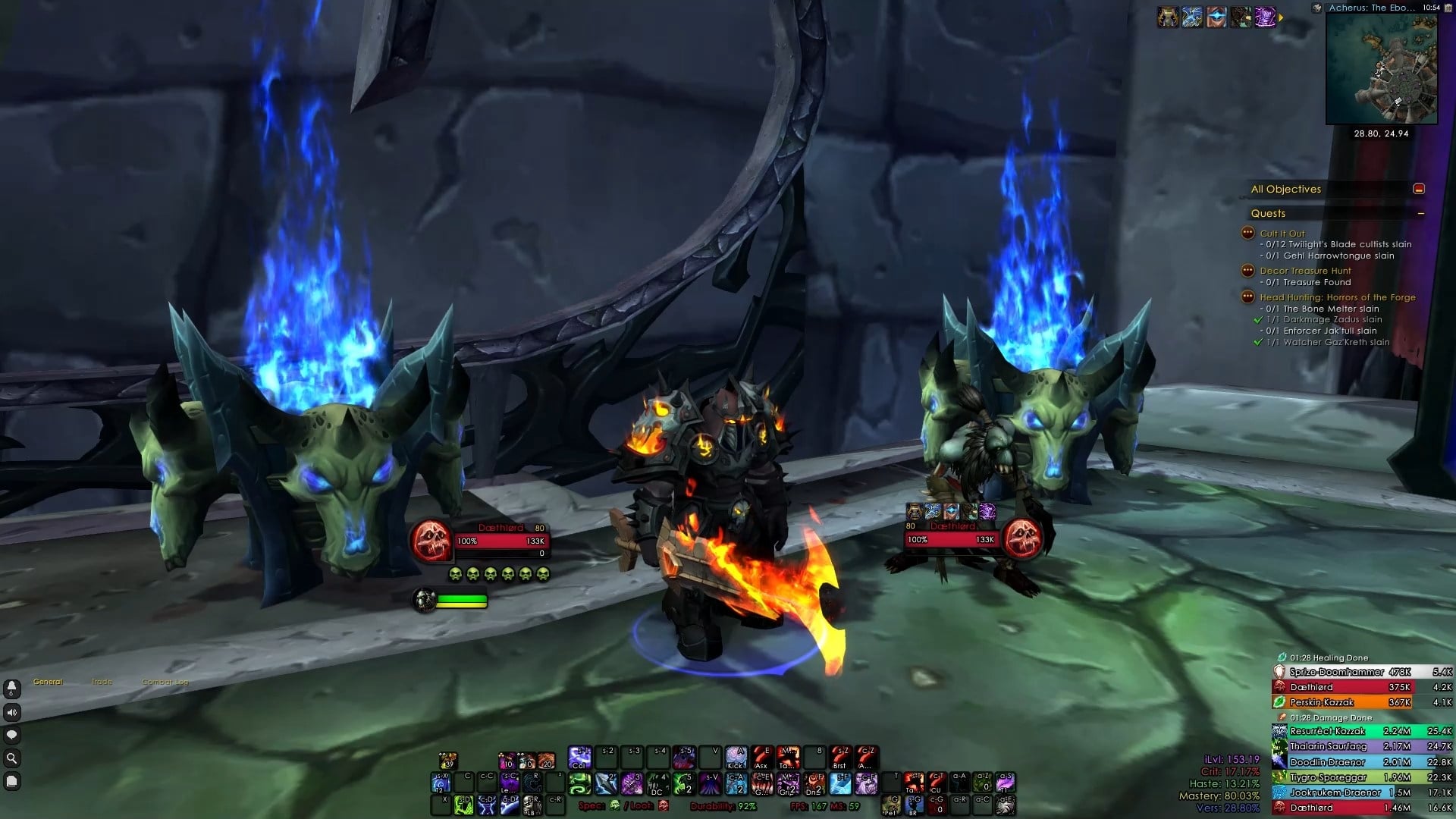Activate the Asx ability icon
Image resolution: width=1456 pixels, height=819 pixels.
click(761, 758)
